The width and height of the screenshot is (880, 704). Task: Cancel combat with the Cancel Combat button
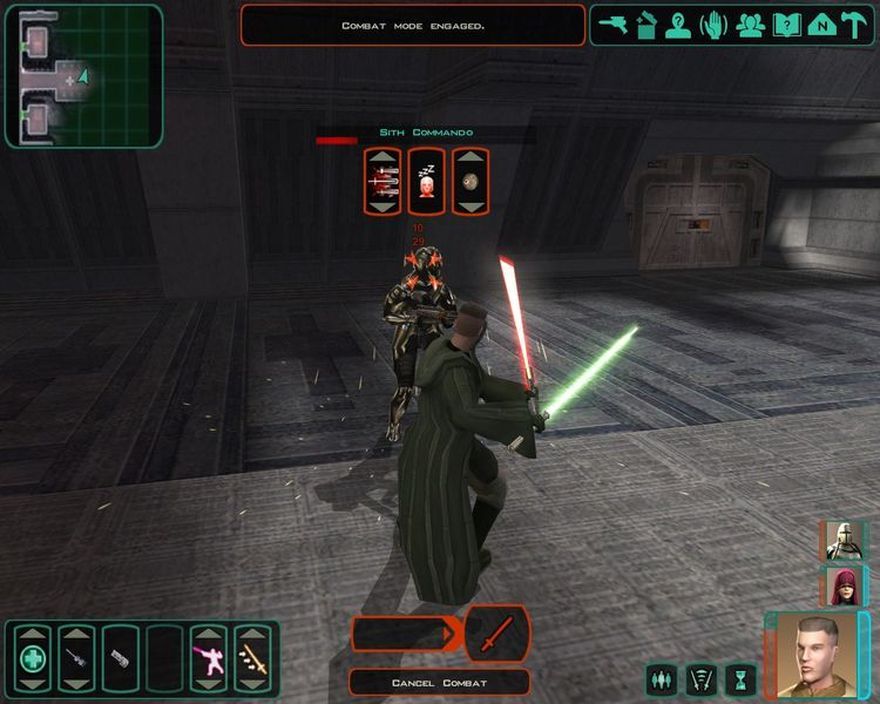click(439, 682)
